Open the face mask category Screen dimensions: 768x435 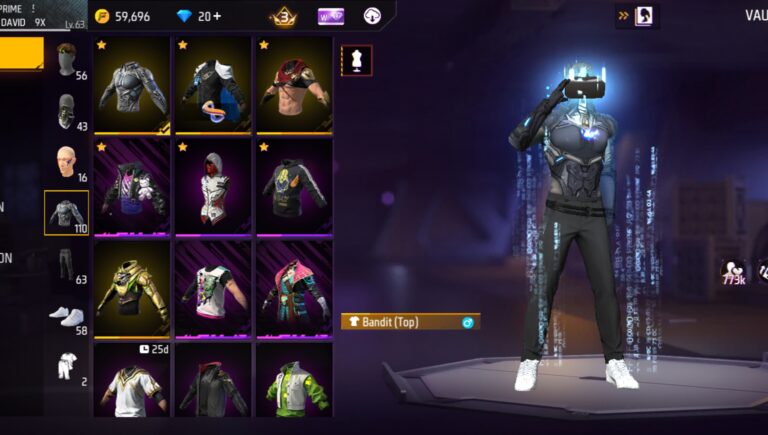(67, 111)
